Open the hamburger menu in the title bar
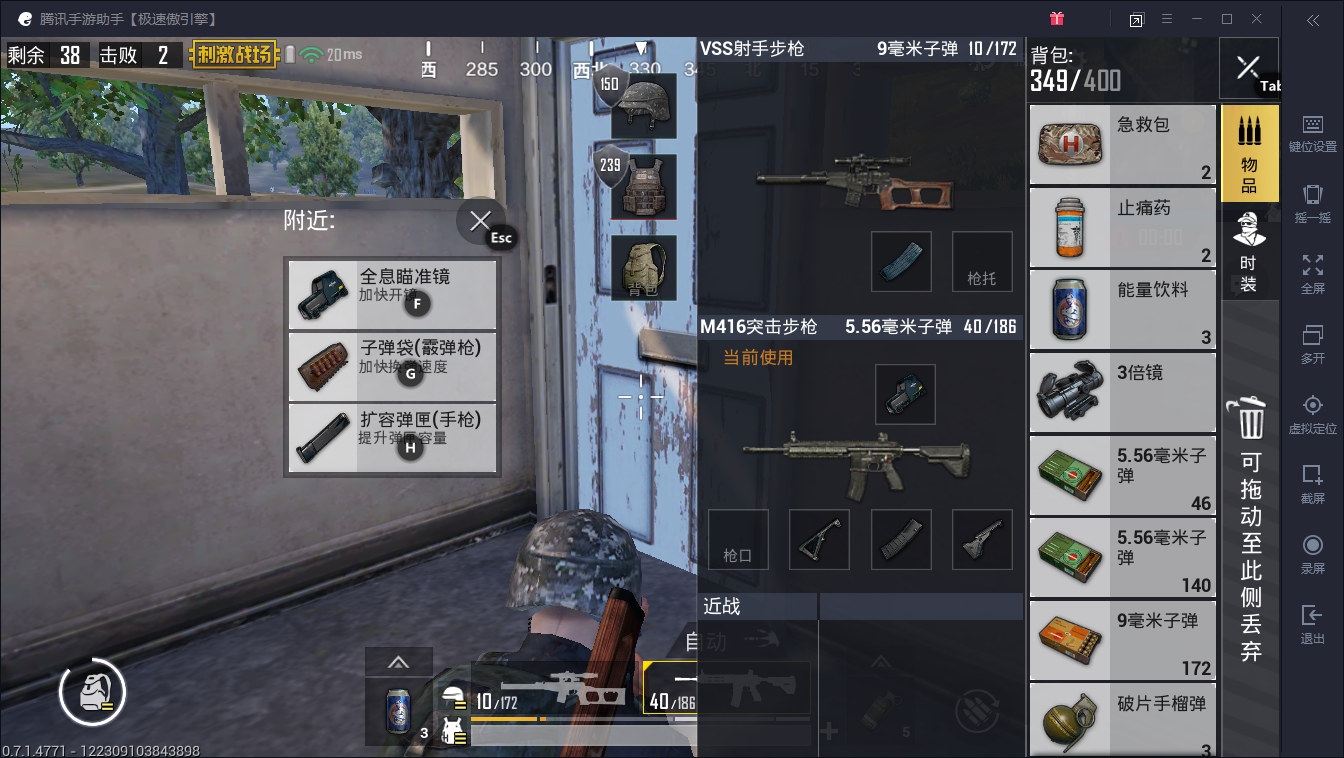This screenshot has width=1344, height=758. [1168, 19]
